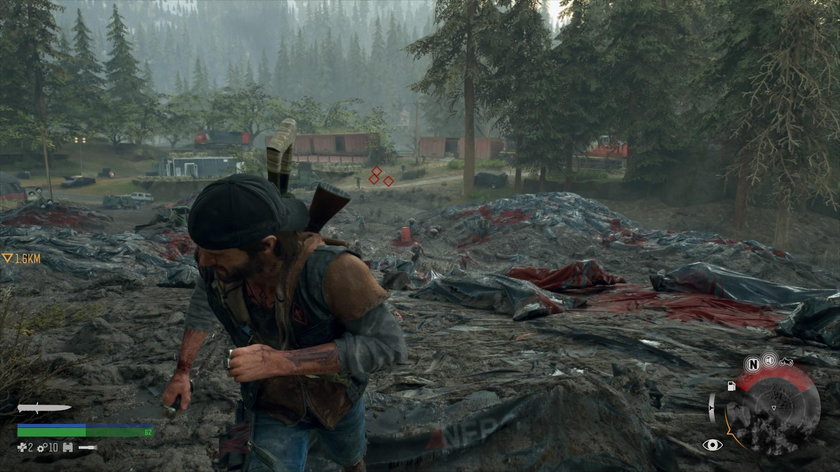This screenshot has width=840, height=472.
Task: Click the motorcycle icon above the minimap
Action: coord(785,361)
